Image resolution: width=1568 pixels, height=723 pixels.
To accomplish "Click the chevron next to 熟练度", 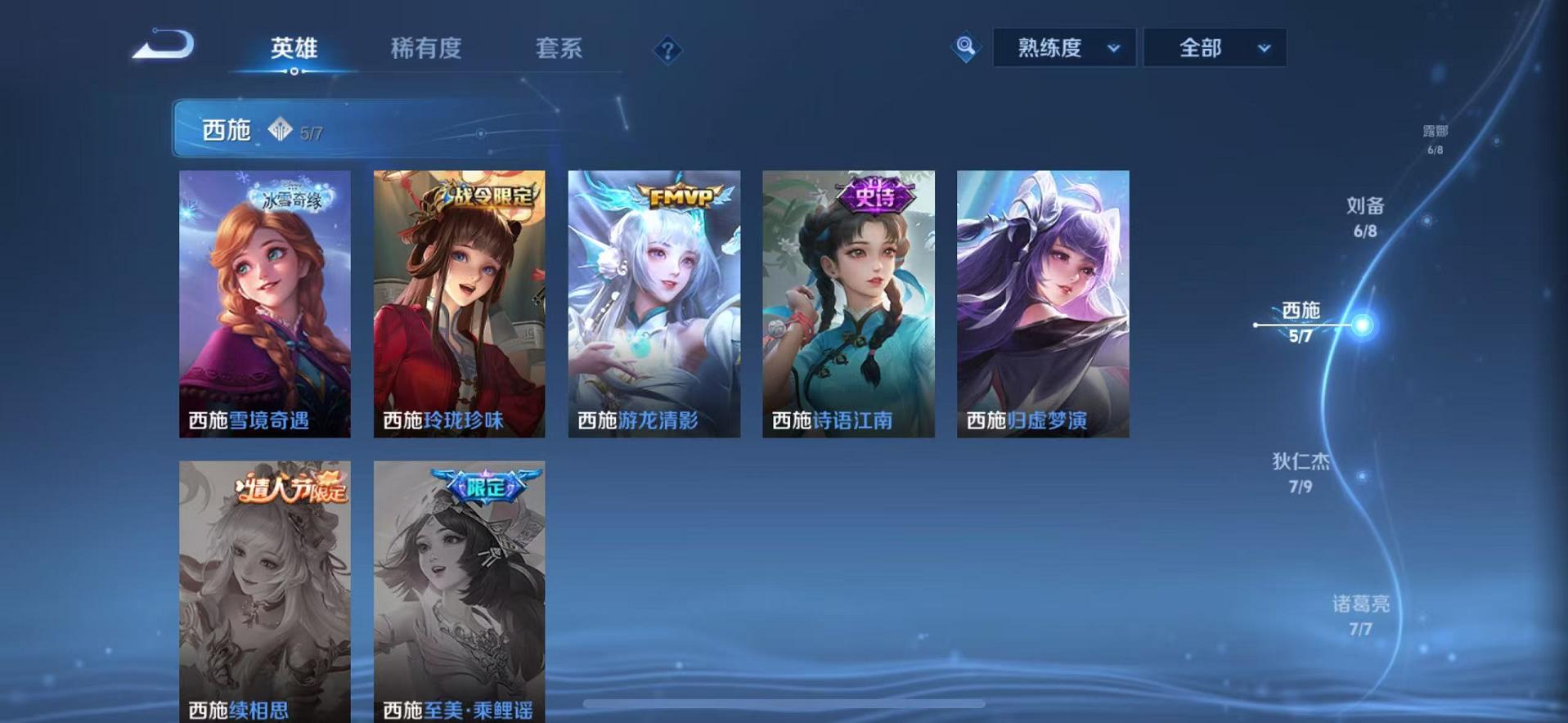I will [1114, 48].
